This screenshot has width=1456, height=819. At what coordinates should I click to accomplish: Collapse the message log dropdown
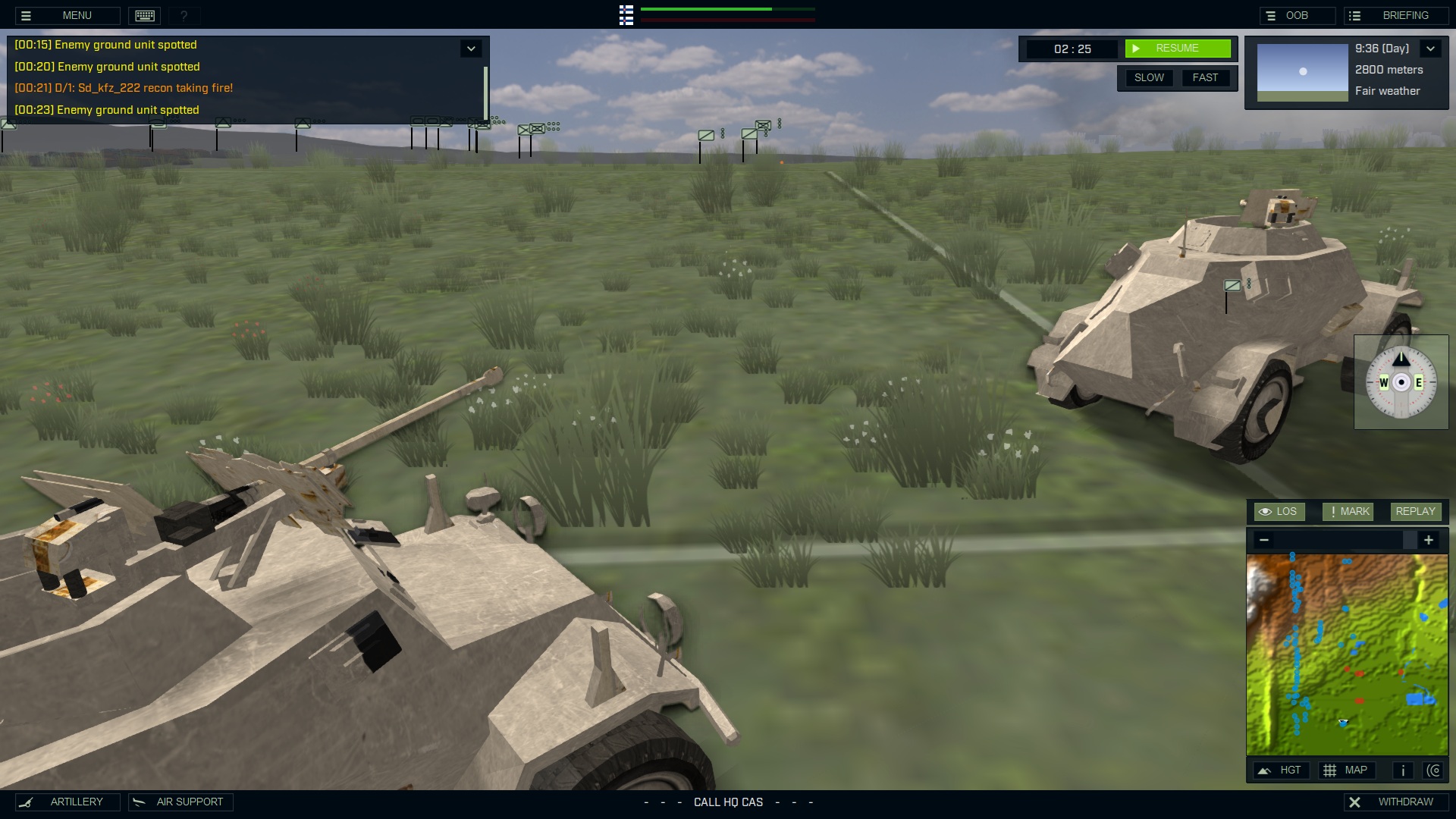pos(471,49)
